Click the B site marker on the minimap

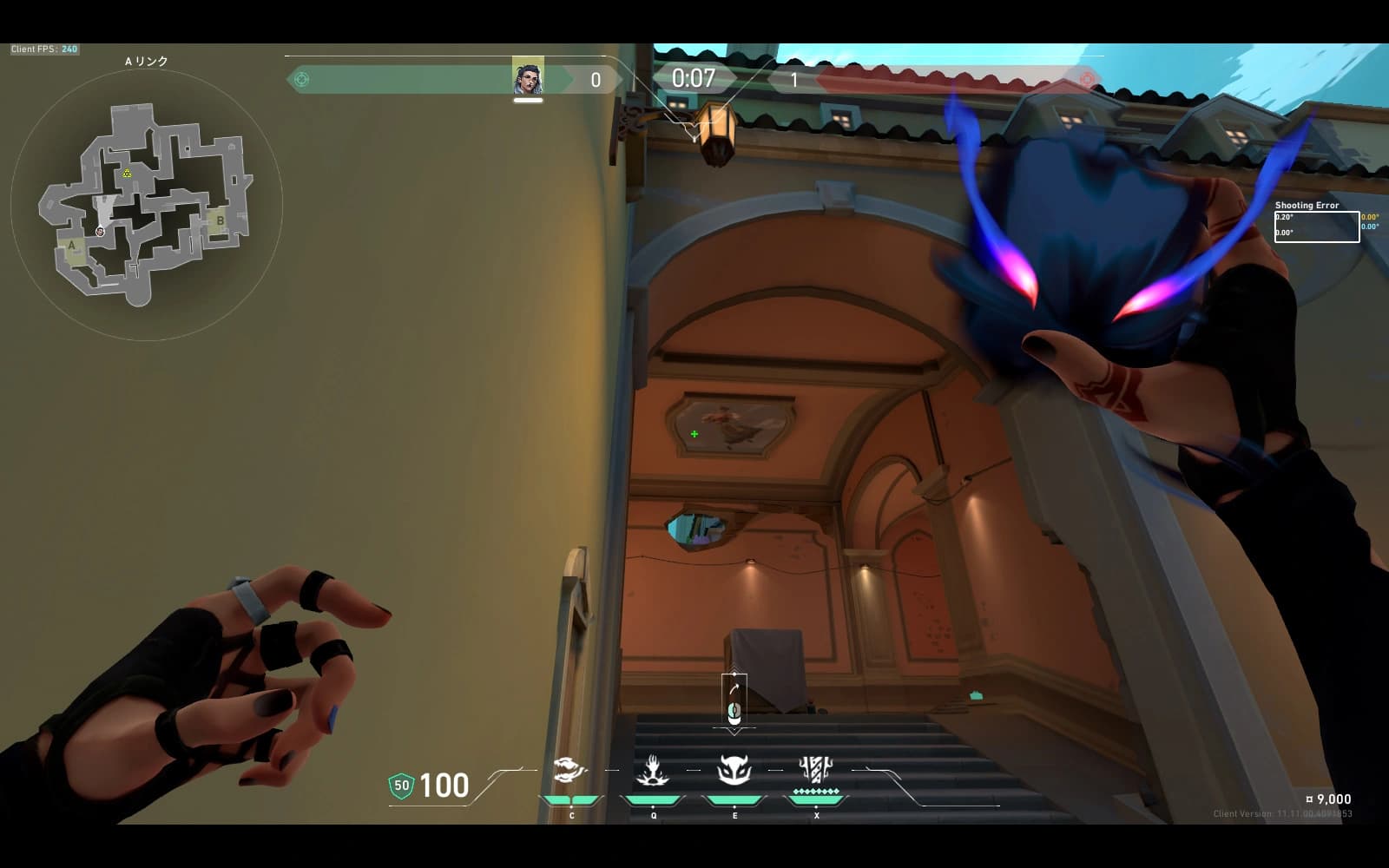pyautogui.click(x=221, y=220)
